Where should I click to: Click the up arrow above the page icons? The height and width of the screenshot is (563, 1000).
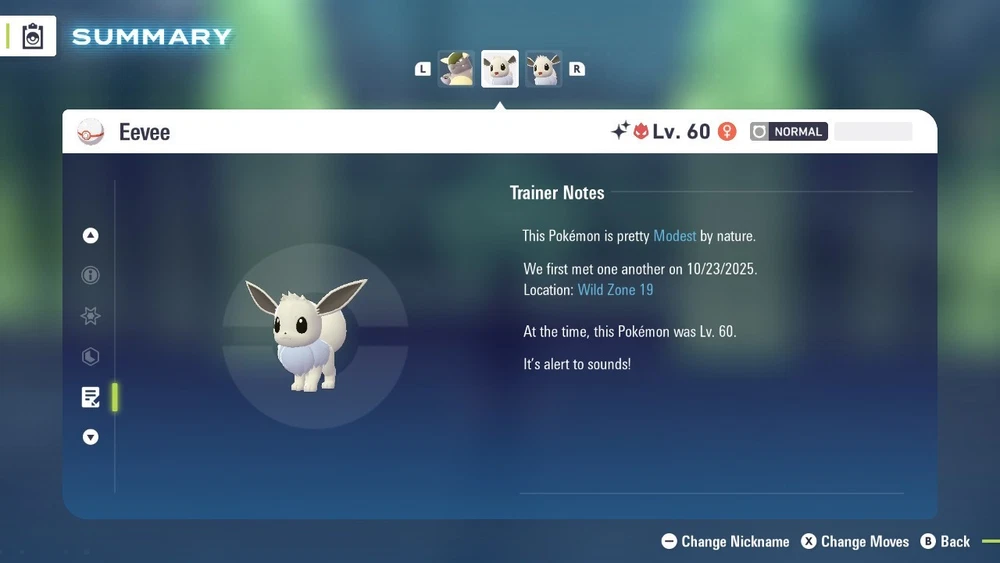91,236
